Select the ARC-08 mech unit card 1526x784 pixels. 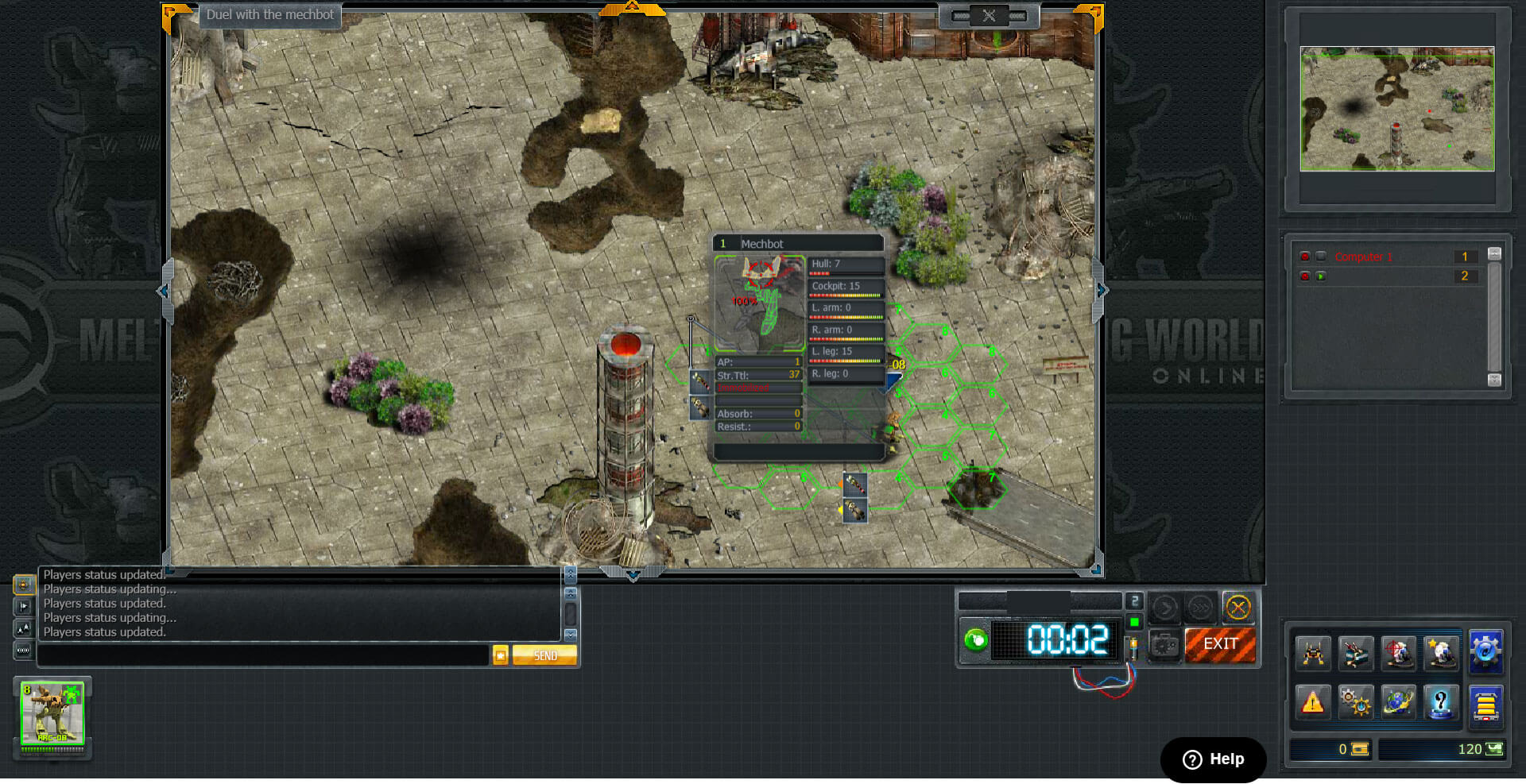point(52,714)
